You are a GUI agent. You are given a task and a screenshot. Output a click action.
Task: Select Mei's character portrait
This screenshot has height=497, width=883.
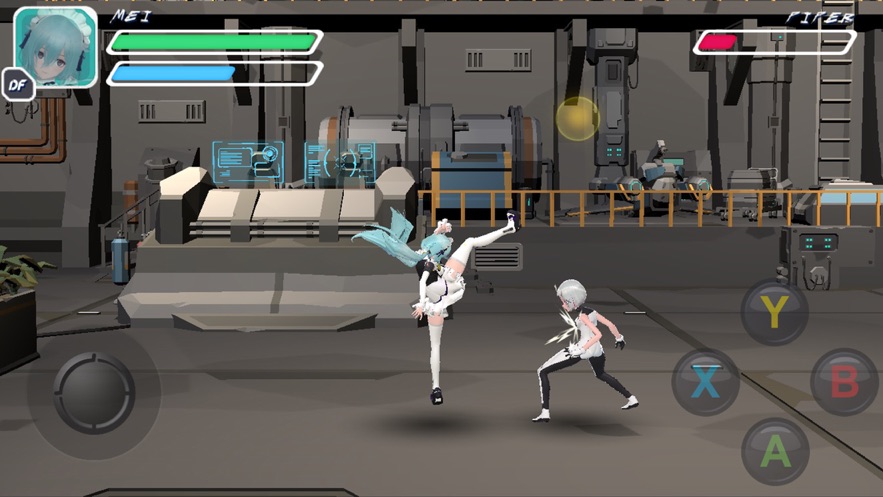click(x=56, y=46)
